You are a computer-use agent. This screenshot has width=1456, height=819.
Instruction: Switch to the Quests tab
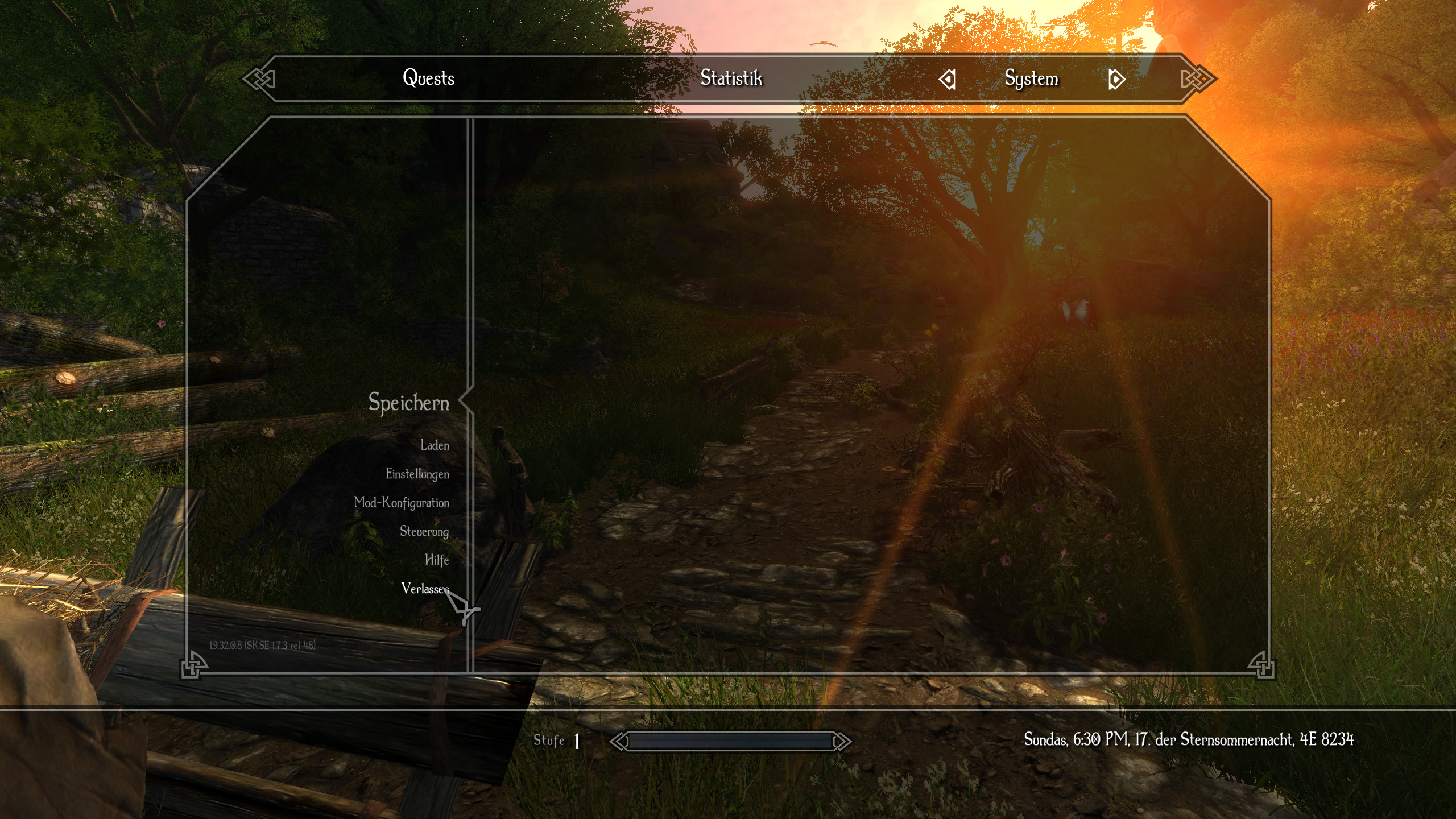coord(428,78)
